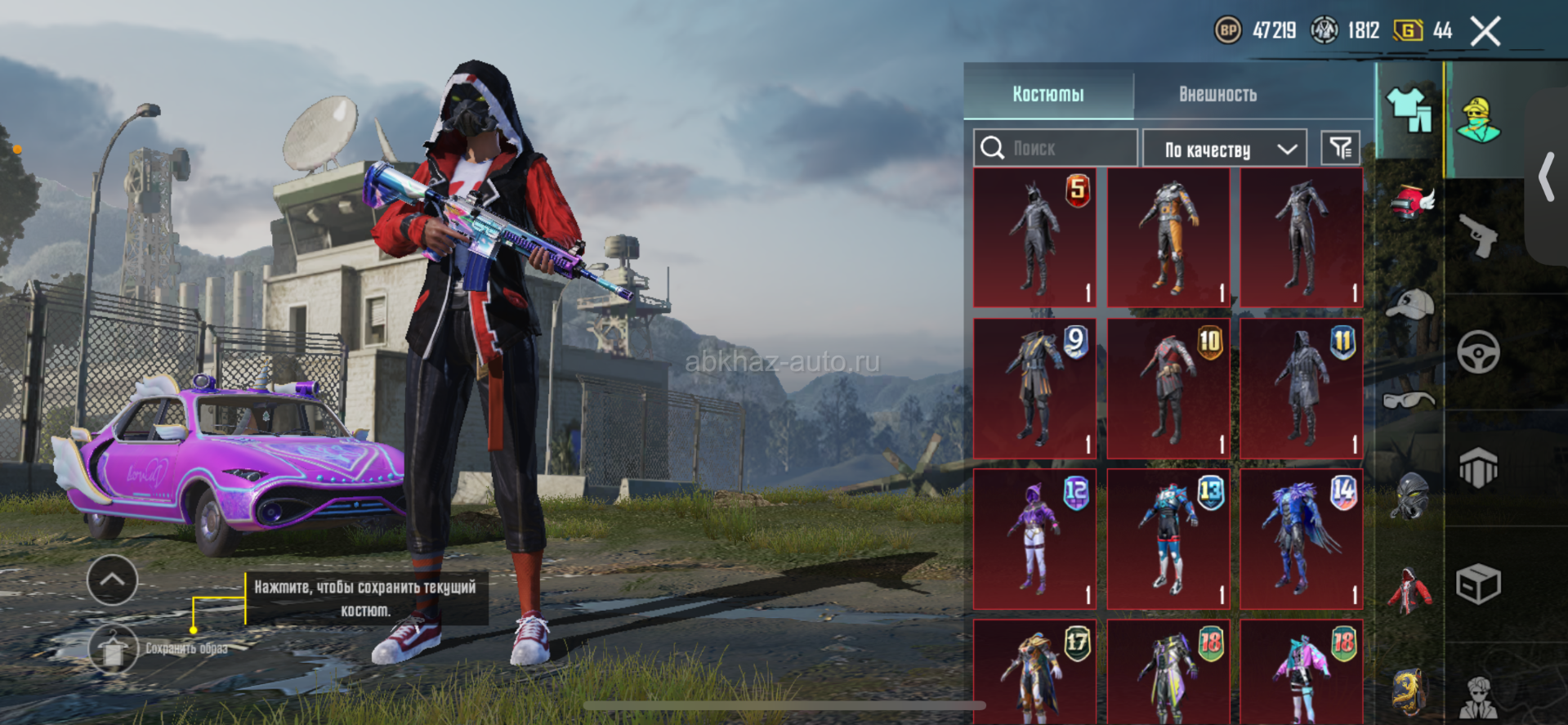This screenshot has width=1568, height=725.
Task: Click the Поиск search field
Action: click(x=1056, y=148)
